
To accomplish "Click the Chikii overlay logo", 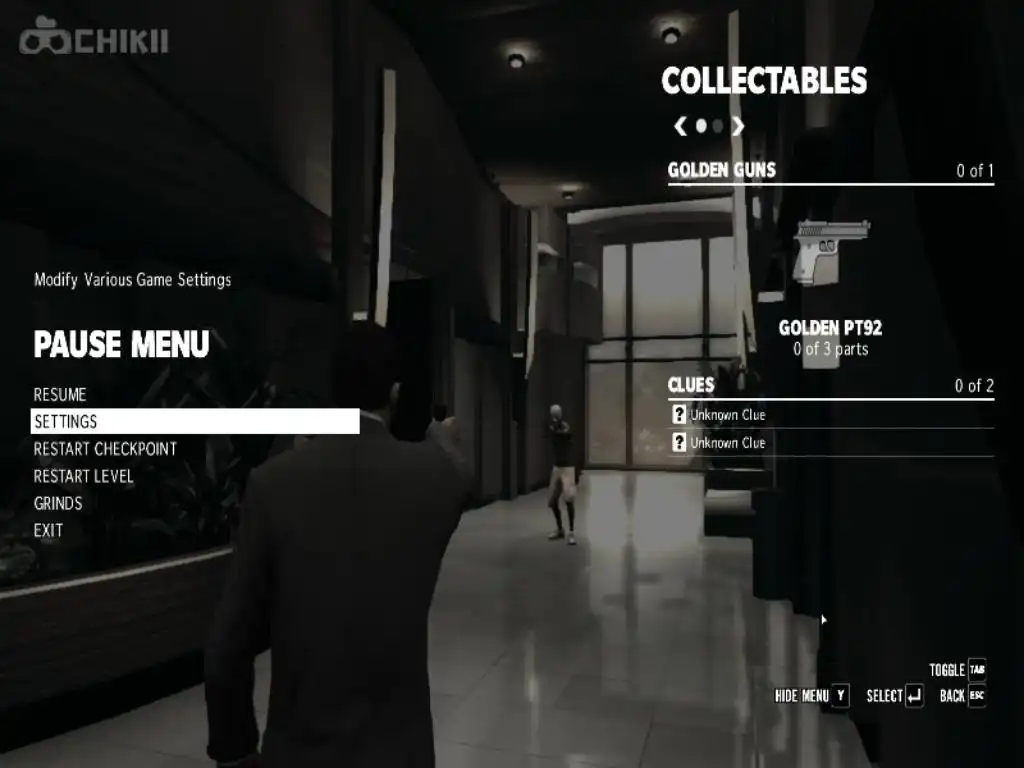I will click(x=94, y=41).
